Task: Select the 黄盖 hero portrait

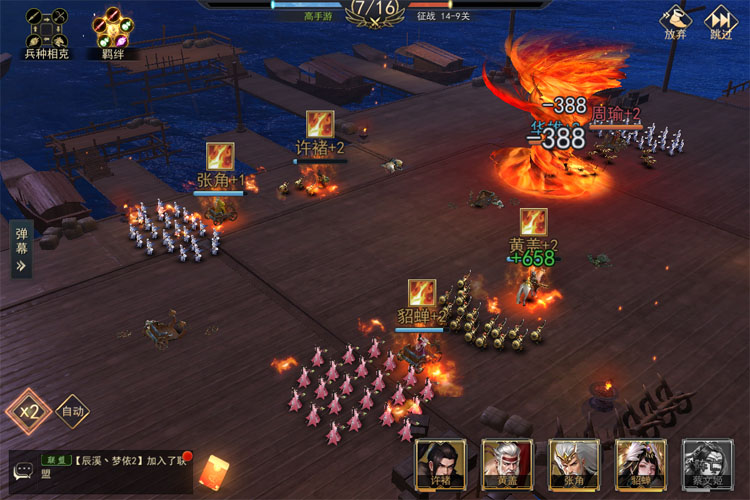Action: [507, 466]
